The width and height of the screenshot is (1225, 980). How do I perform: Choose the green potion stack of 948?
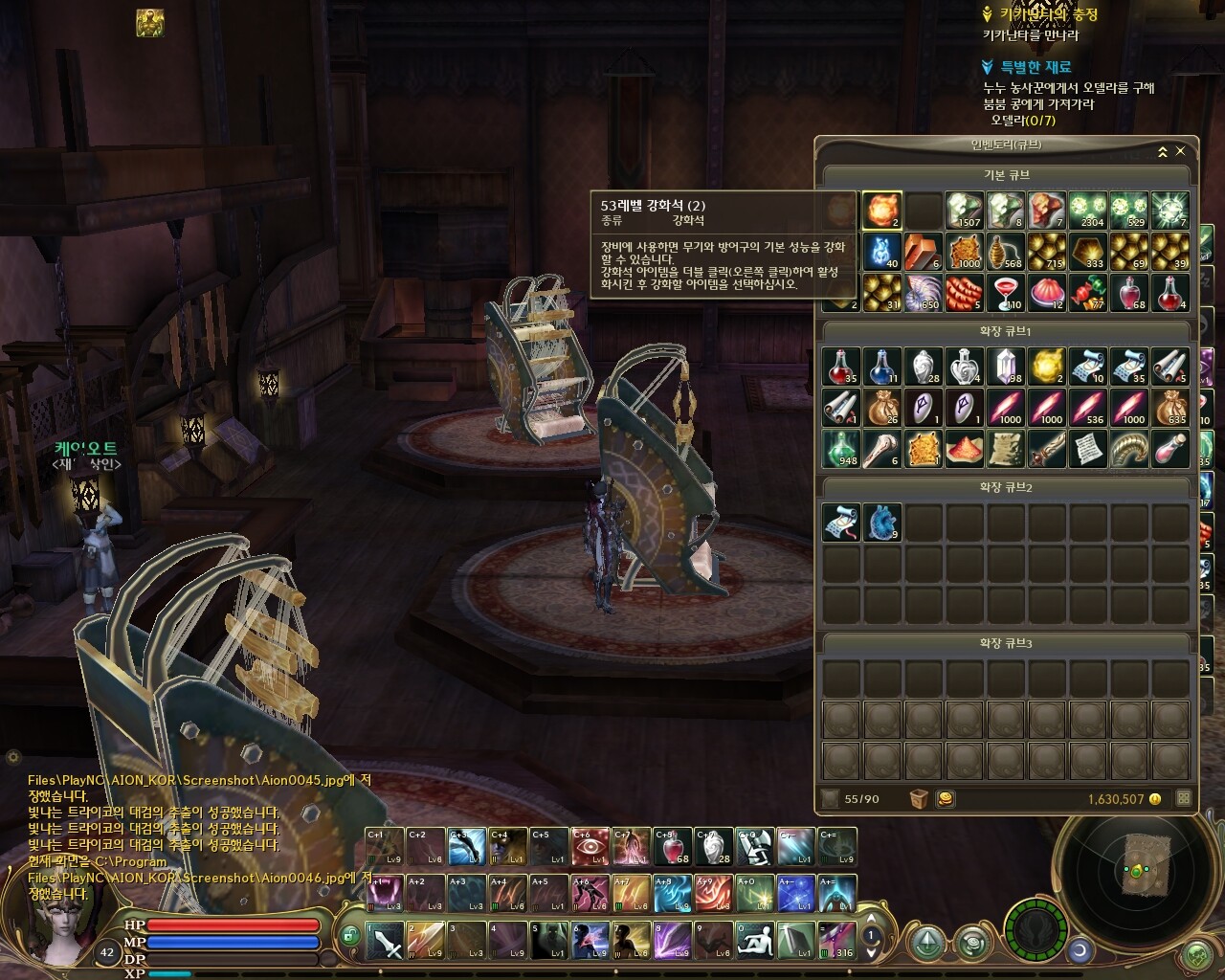(x=841, y=448)
